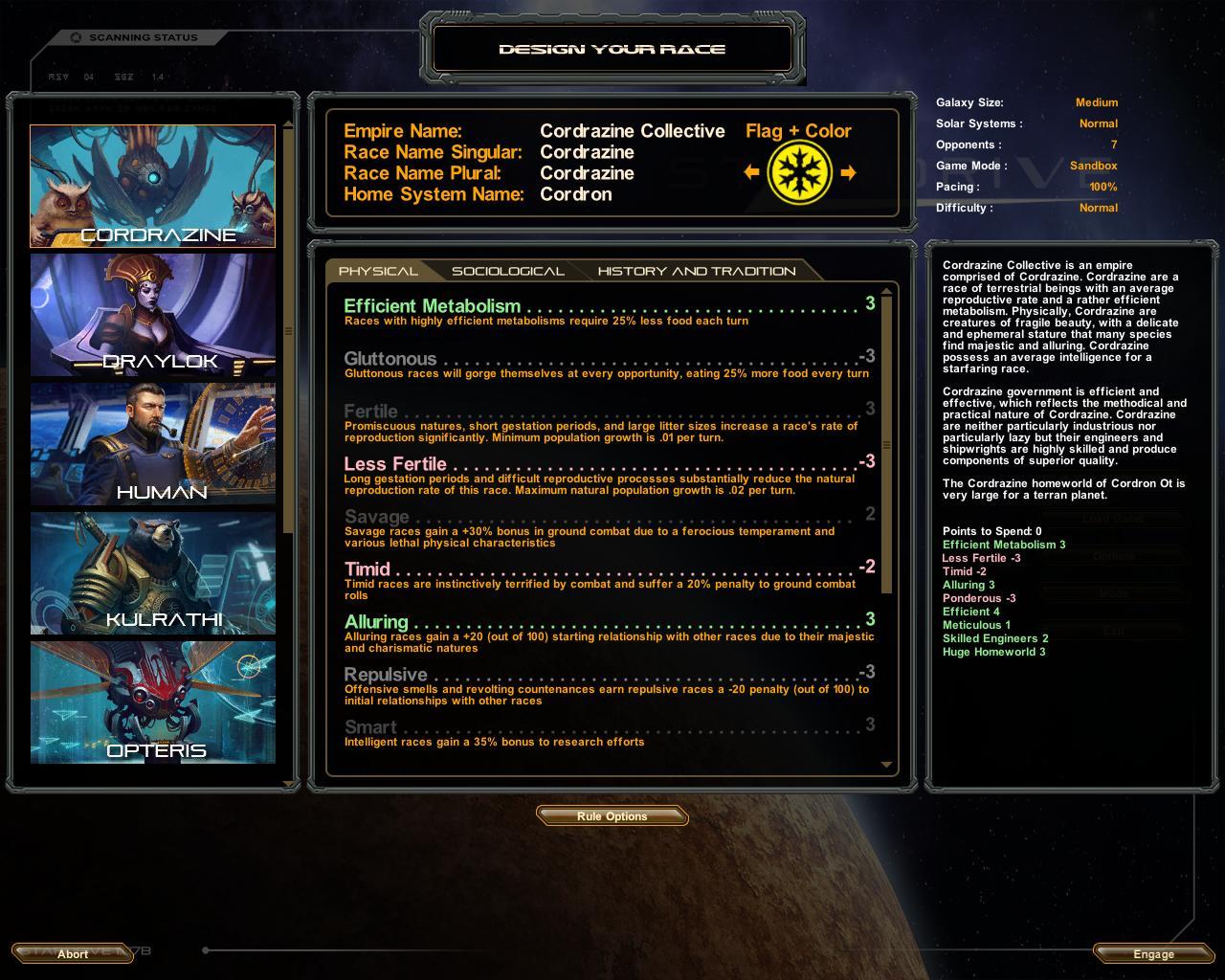Click the next flag arrow
Viewport: 1225px width, 980px height.
coord(848,172)
